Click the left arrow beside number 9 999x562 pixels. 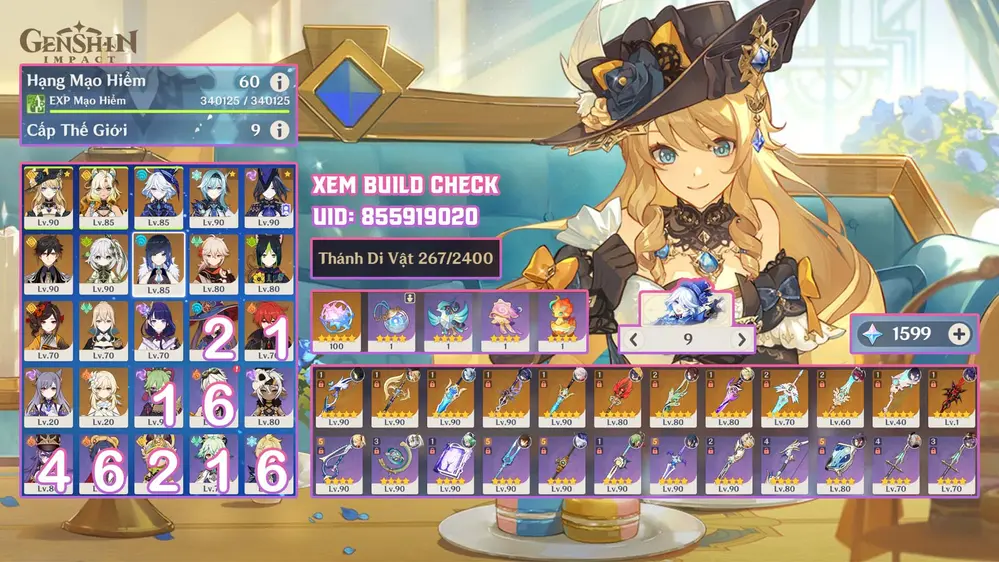click(x=632, y=340)
